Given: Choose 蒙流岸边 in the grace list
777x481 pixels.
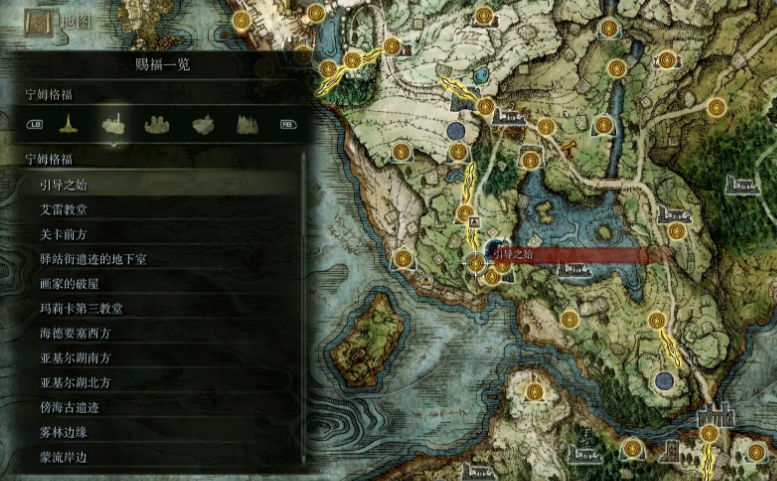Looking at the screenshot, I should point(62,456).
